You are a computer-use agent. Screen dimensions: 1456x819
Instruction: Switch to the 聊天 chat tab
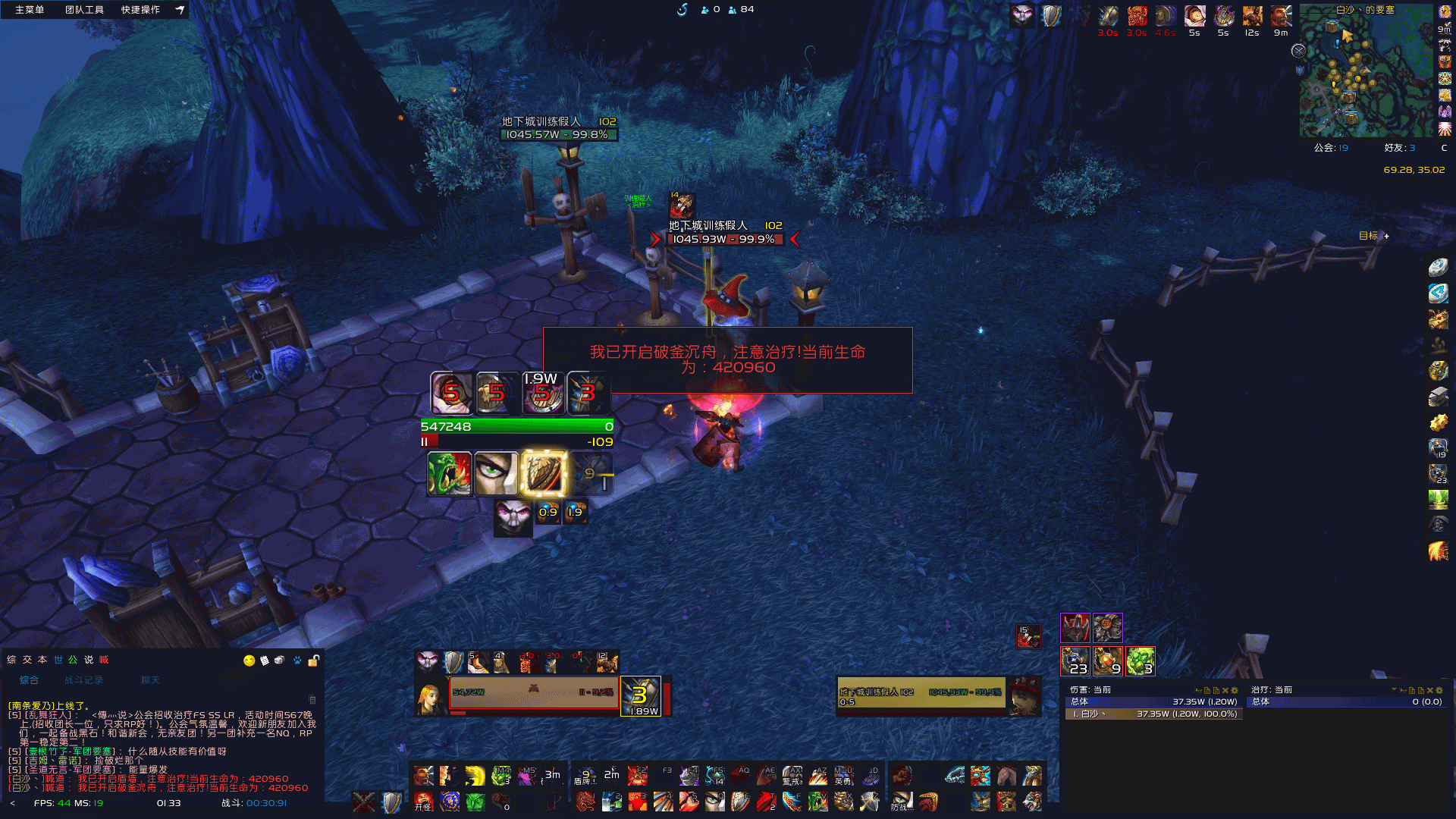150,680
